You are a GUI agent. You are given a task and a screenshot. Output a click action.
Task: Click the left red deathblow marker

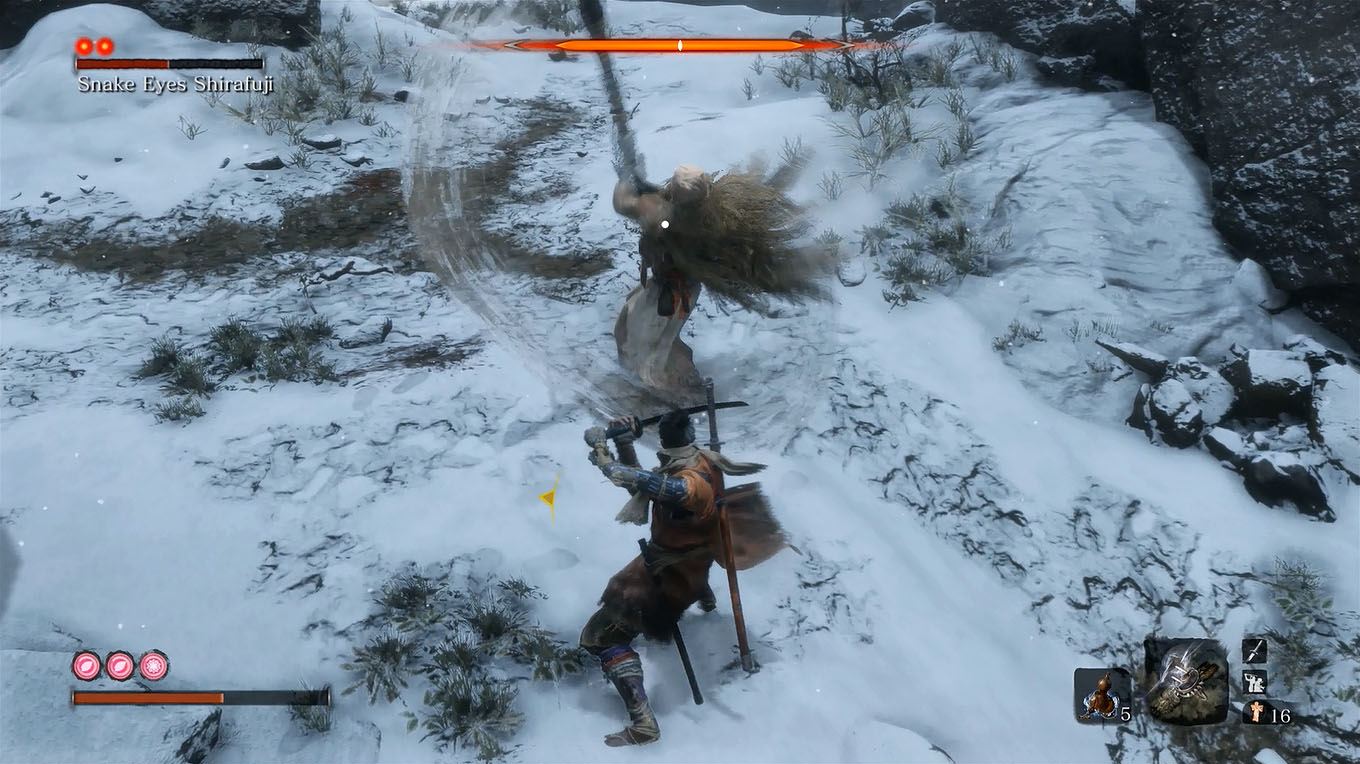coord(83,46)
